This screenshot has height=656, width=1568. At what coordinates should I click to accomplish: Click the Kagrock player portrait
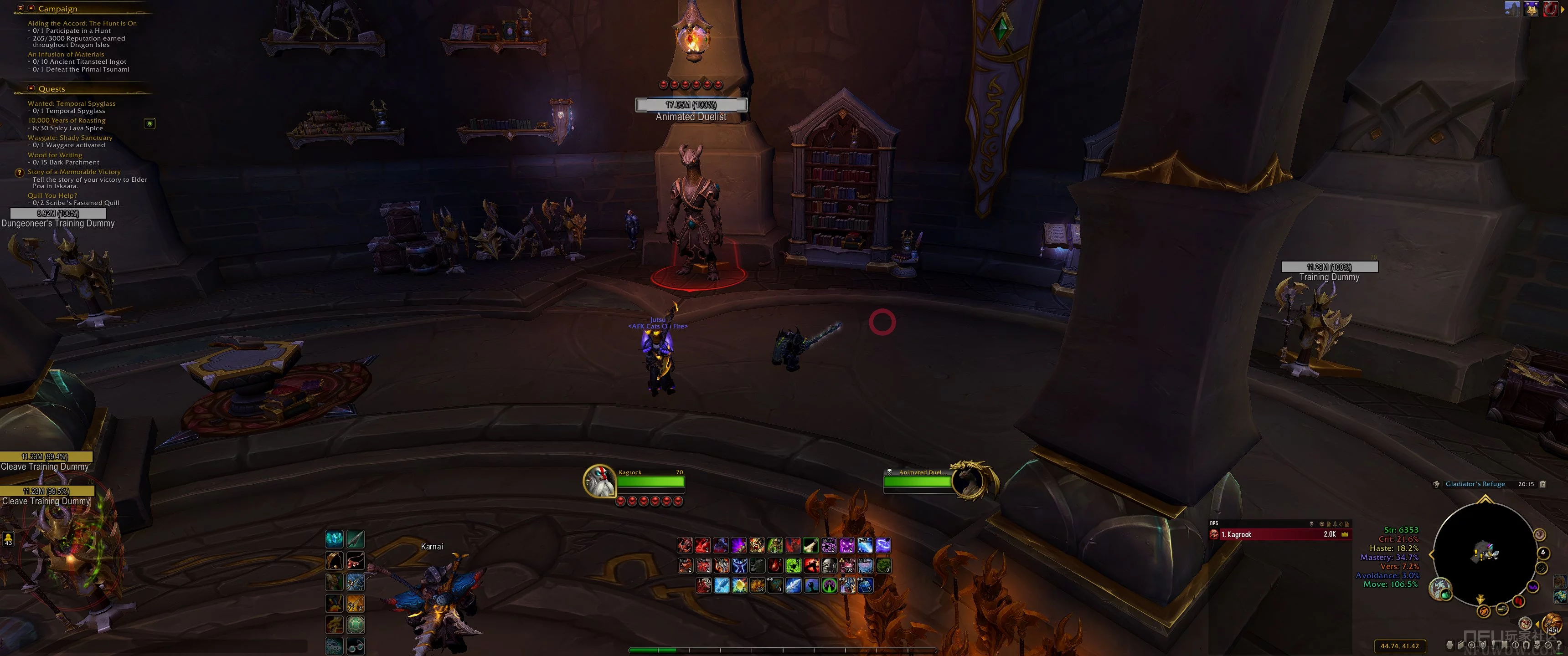[x=598, y=481]
